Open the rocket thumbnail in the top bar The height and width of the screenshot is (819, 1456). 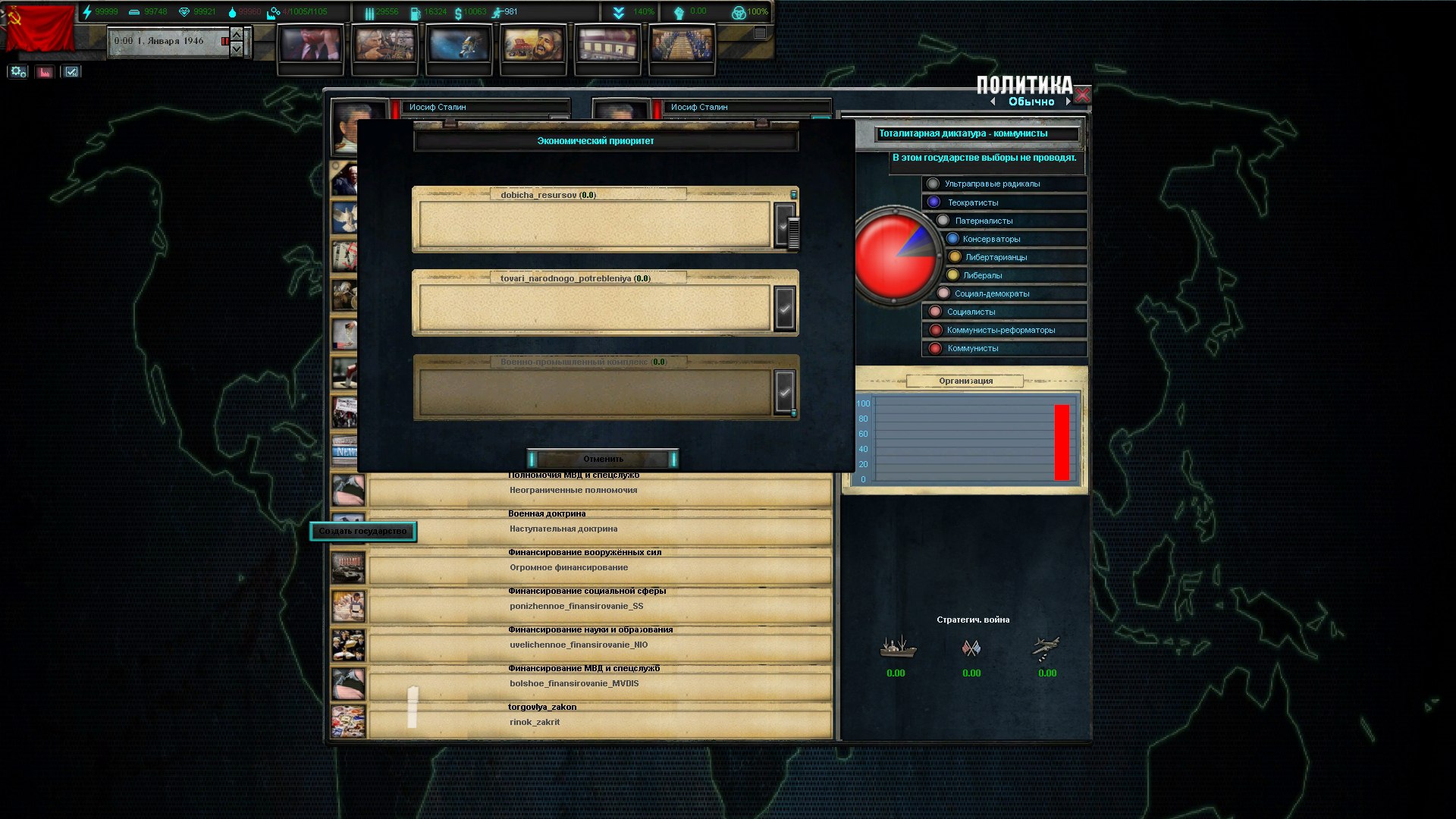point(459,45)
